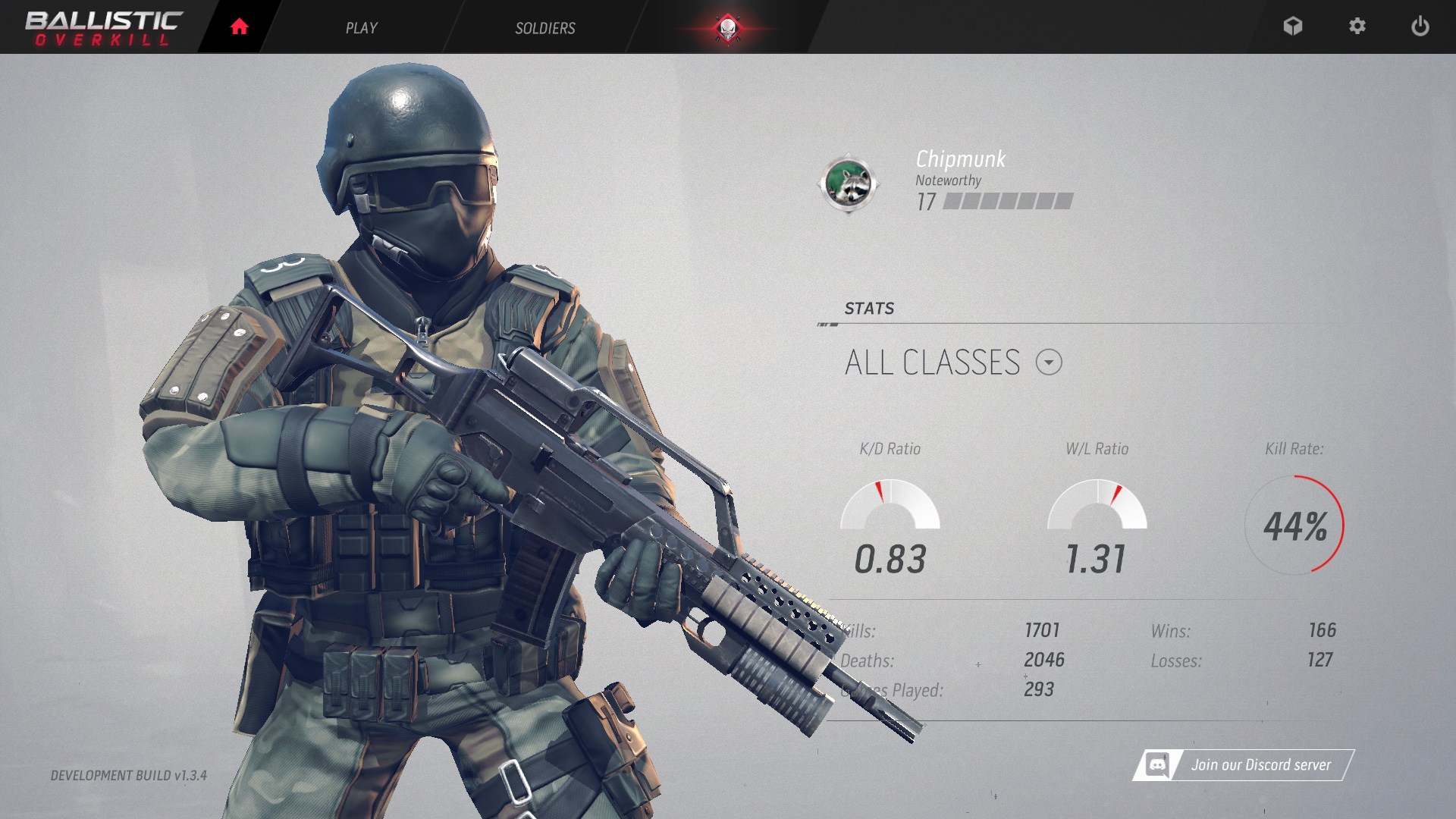Click the level 17 progress bar
Image resolution: width=1456 pixels, height=819 pixels.
(x=1007, y=202)
